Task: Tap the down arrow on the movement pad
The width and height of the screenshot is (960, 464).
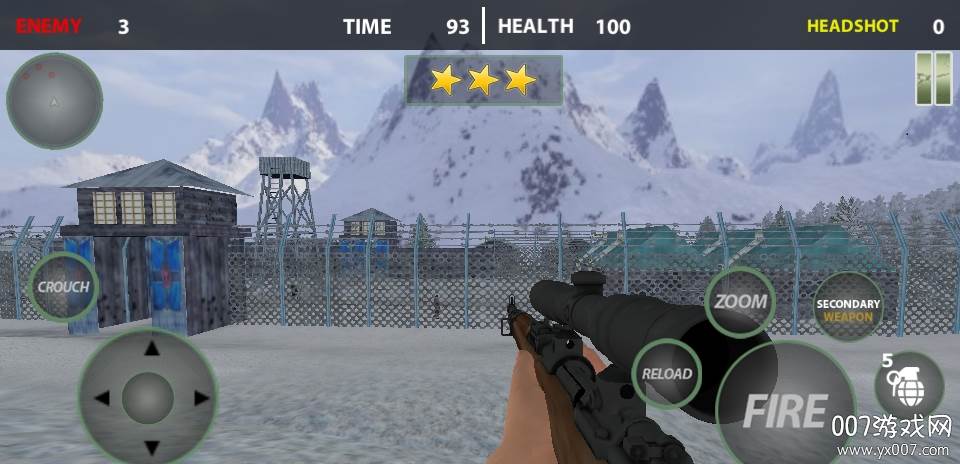Action: point(151,446)
